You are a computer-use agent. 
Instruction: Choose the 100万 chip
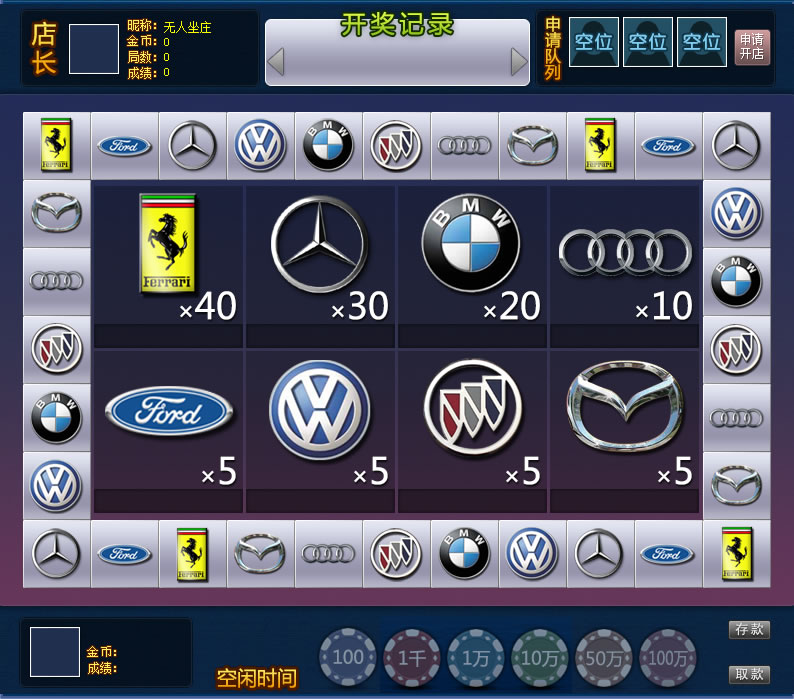668,657
